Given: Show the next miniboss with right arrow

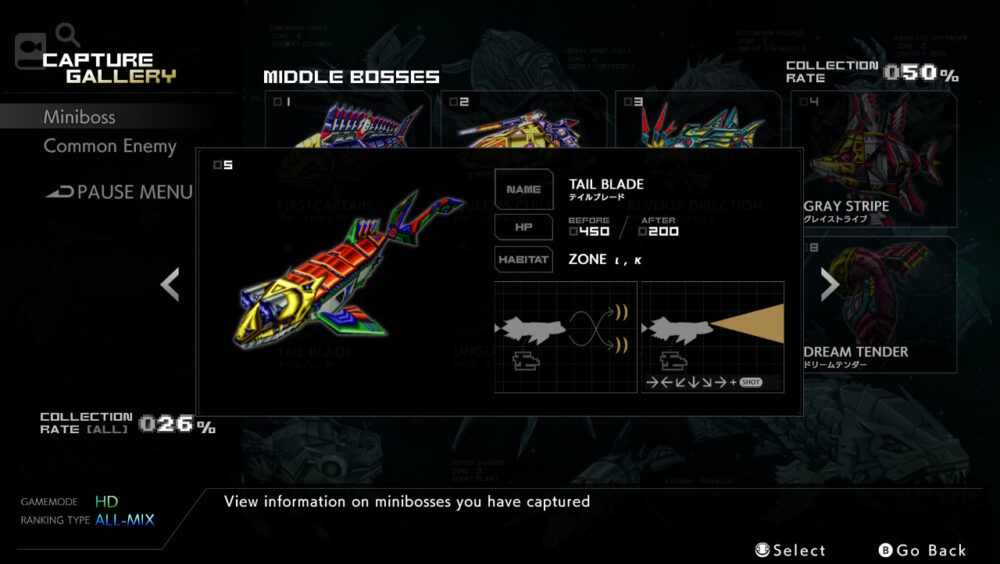Looking at the screenshot, I should [x=829, y=285].
